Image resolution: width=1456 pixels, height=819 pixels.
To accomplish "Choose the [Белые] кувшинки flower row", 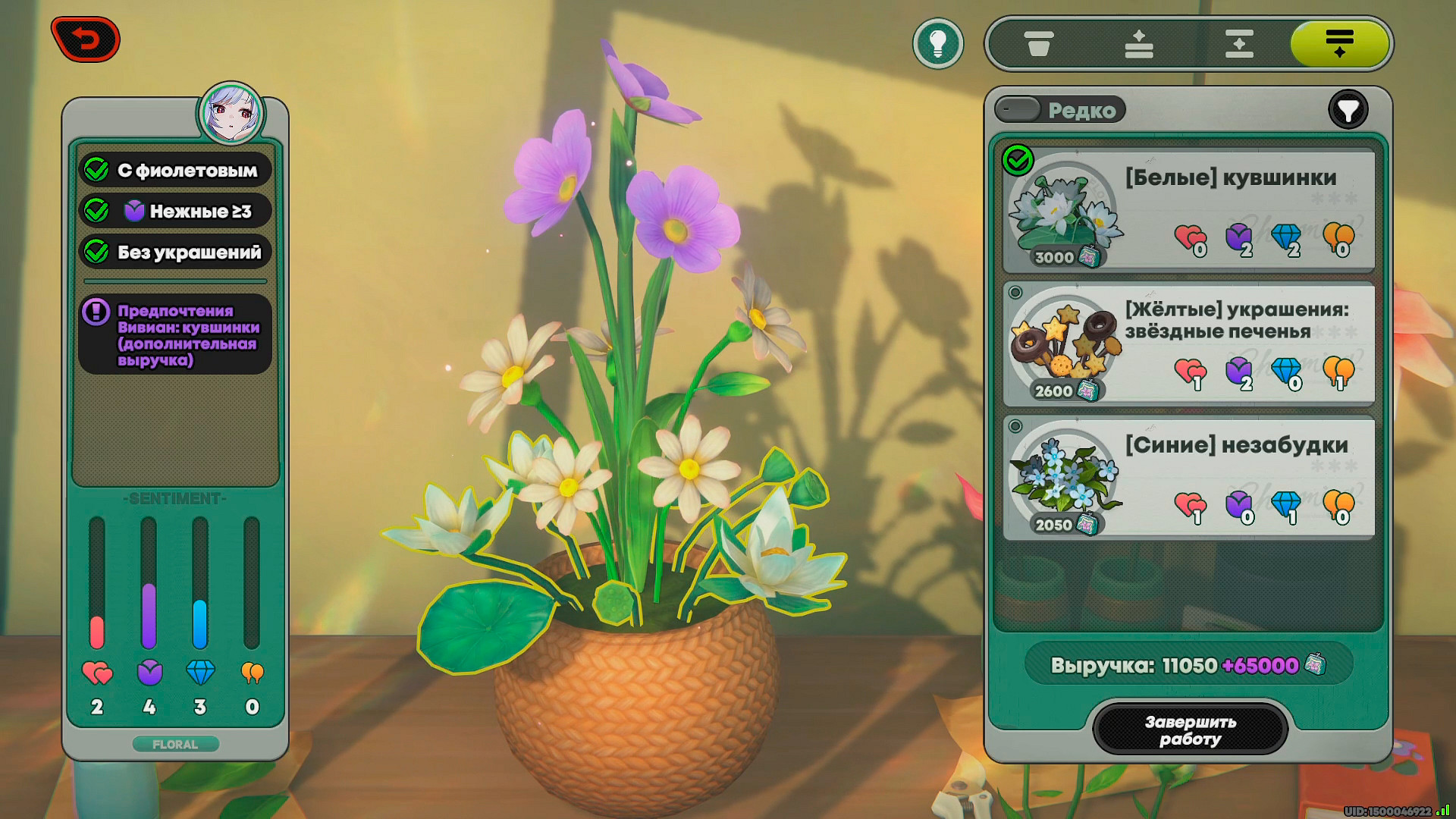I will tap(1188, 210).
